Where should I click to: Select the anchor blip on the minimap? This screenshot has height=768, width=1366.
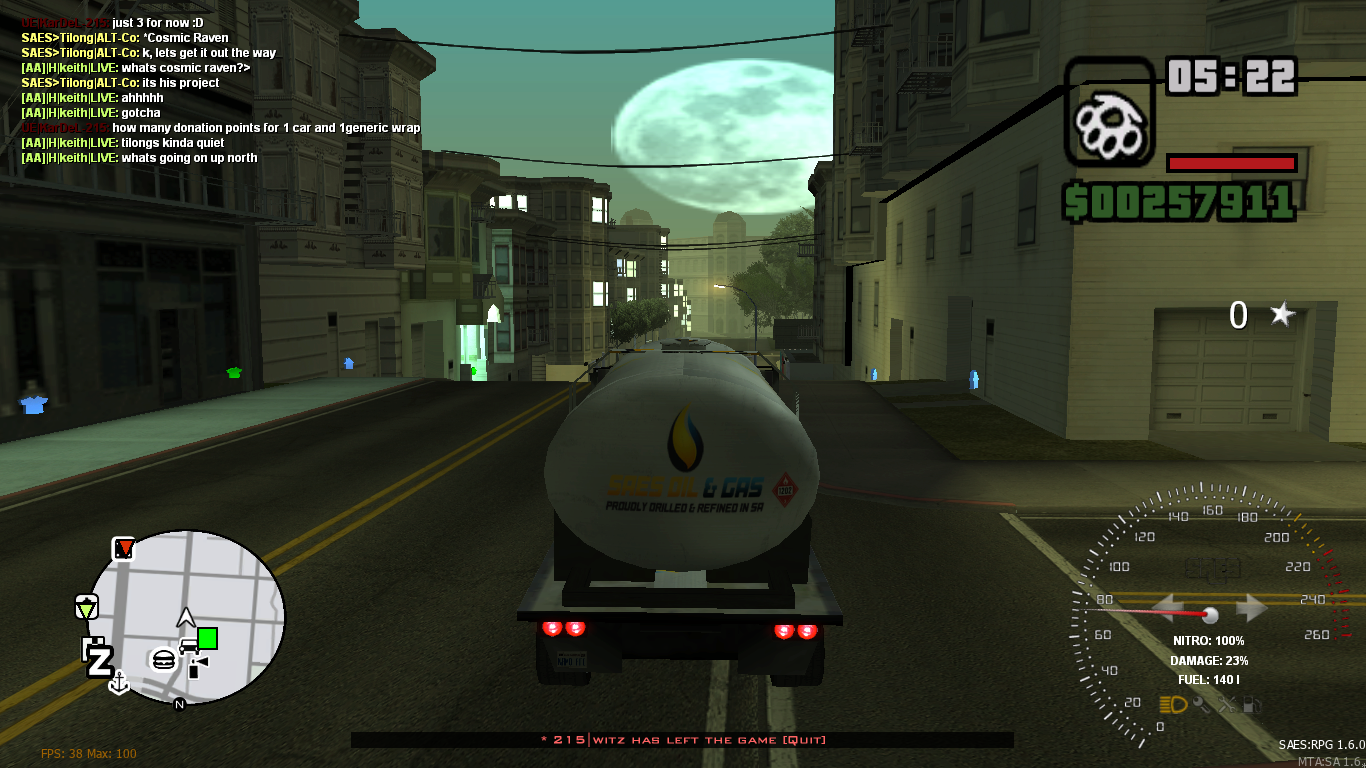tap(119, 682)
